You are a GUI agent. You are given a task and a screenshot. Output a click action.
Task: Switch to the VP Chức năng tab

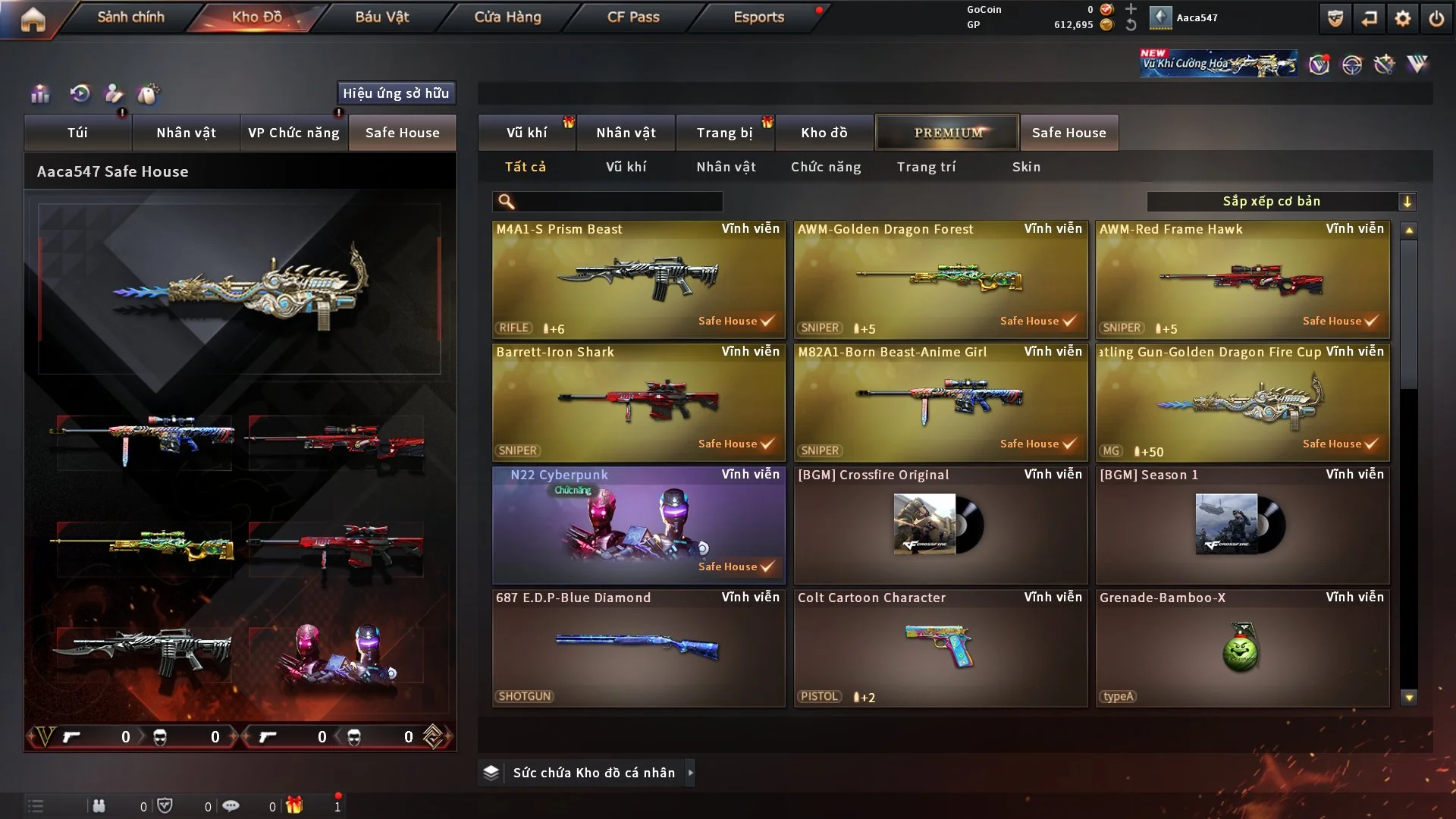293,133
